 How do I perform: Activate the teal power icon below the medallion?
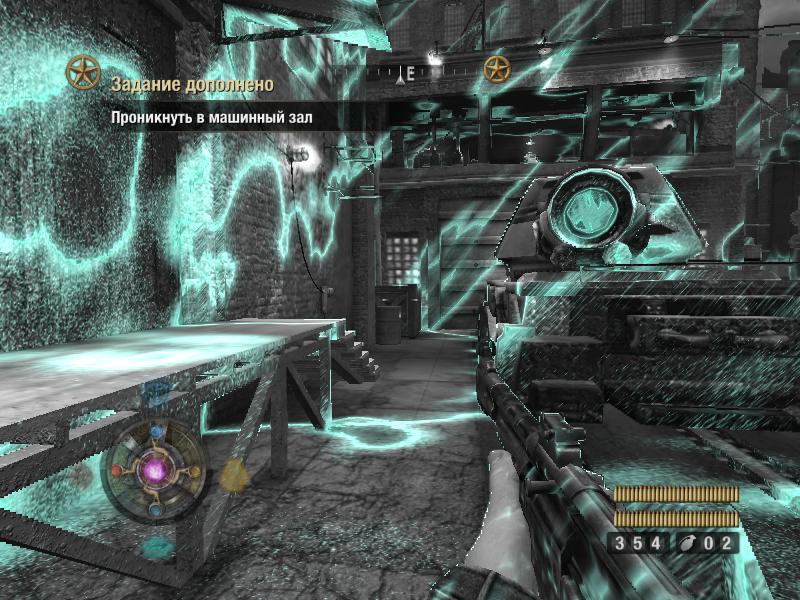click(157, 546)
